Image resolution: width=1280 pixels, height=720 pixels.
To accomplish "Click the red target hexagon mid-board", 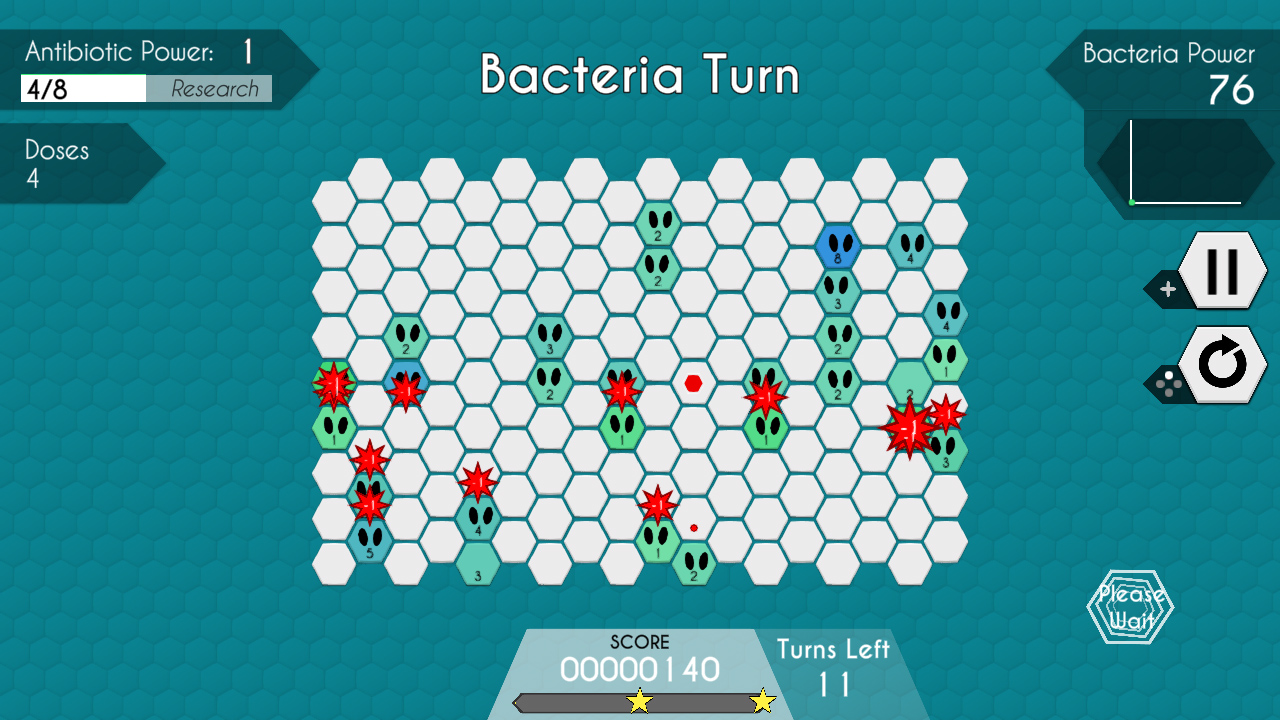I will pos(692,385).
